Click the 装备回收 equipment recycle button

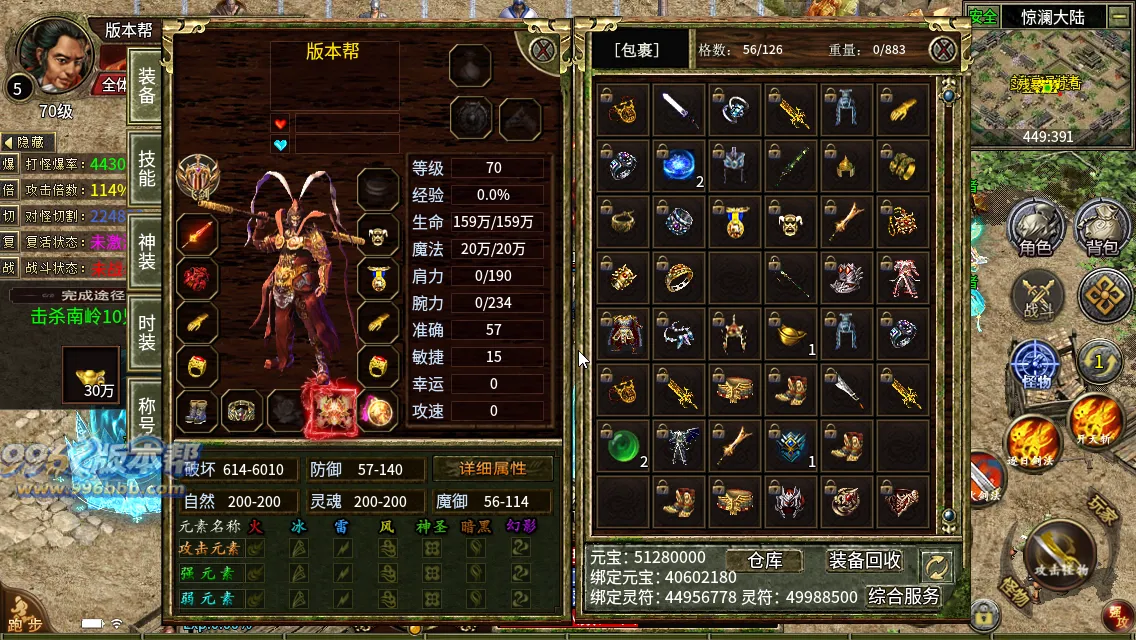click(865, 560)
